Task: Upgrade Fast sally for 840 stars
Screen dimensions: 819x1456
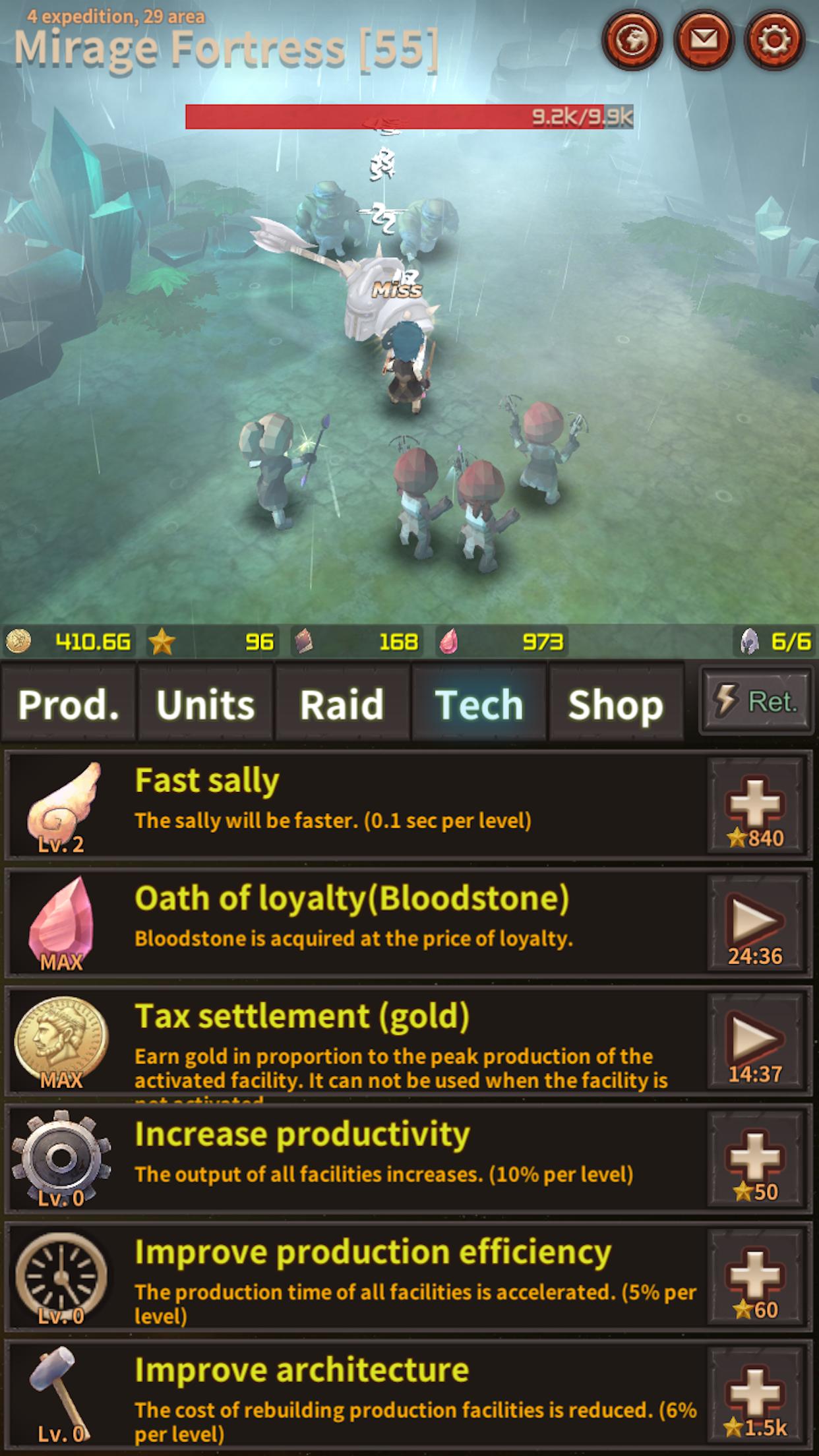Action: (756, 806)
